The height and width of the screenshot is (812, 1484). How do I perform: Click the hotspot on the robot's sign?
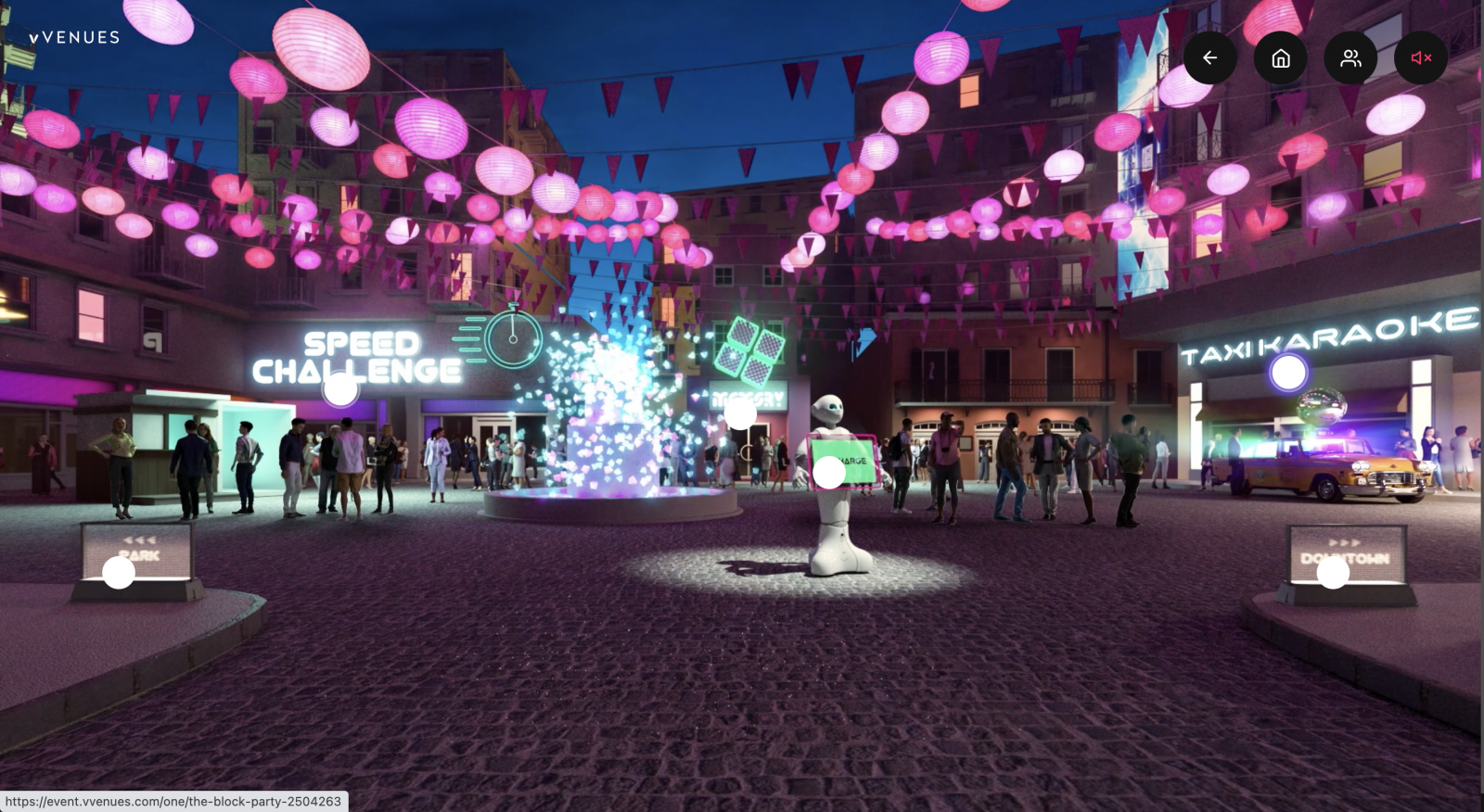click(829, 473)
